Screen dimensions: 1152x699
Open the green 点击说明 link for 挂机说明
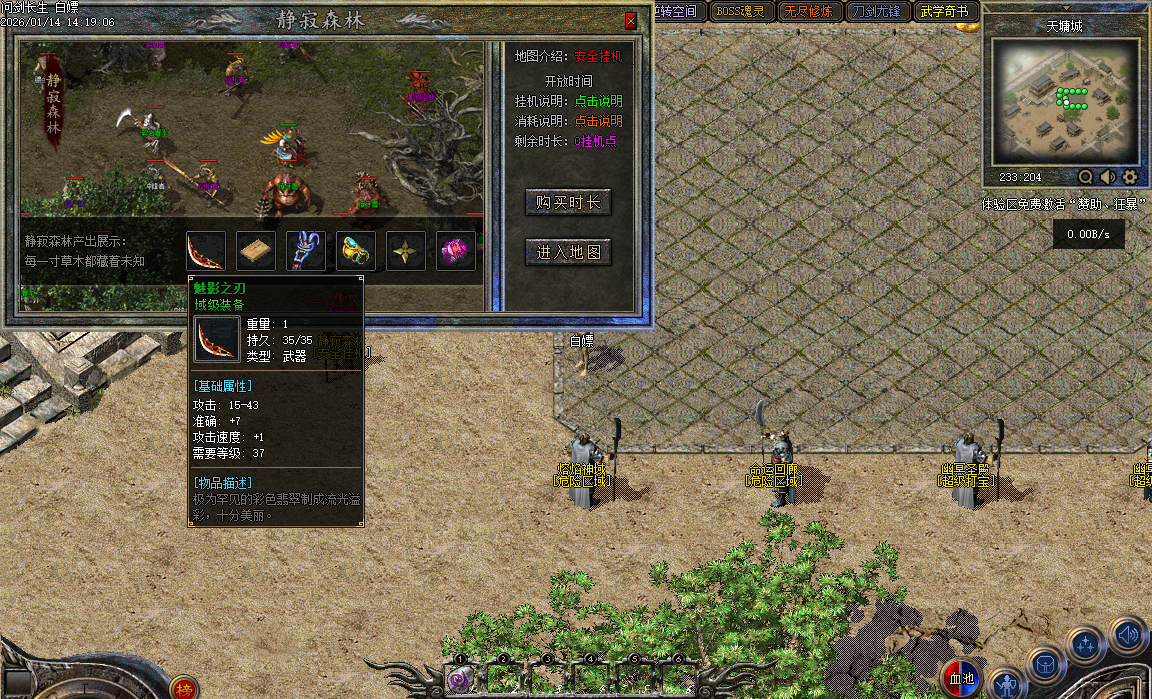[598, 101]
